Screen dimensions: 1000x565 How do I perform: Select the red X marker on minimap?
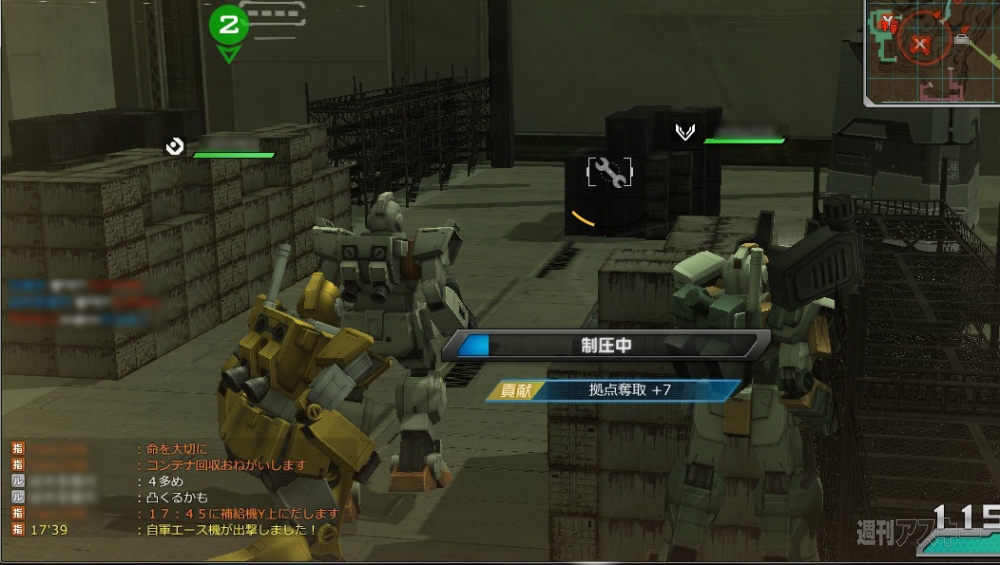point(920,44)
